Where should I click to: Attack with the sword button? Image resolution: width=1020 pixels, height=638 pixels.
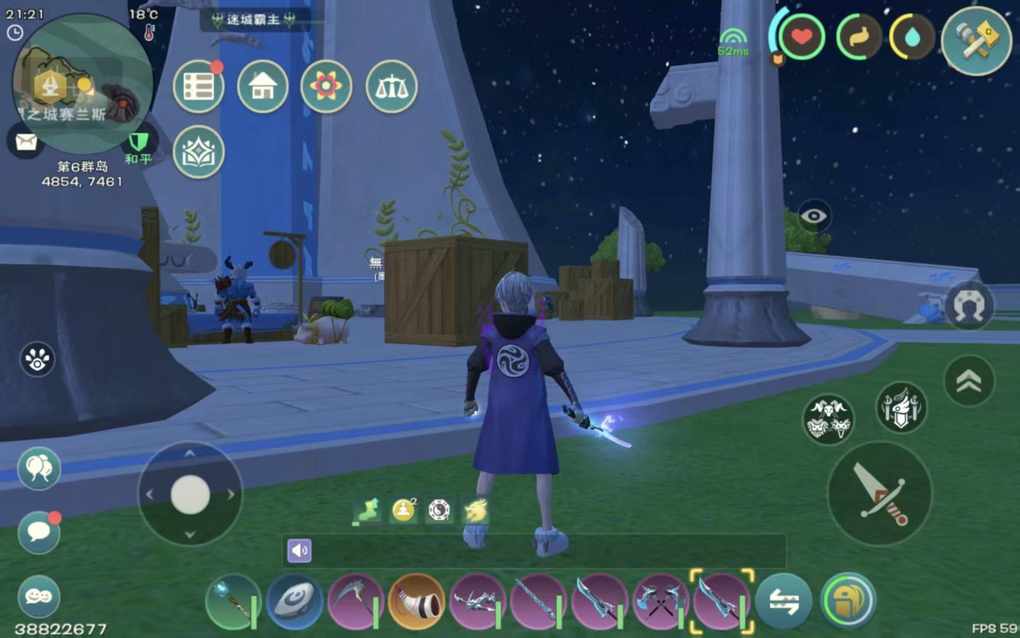[879, 493]
